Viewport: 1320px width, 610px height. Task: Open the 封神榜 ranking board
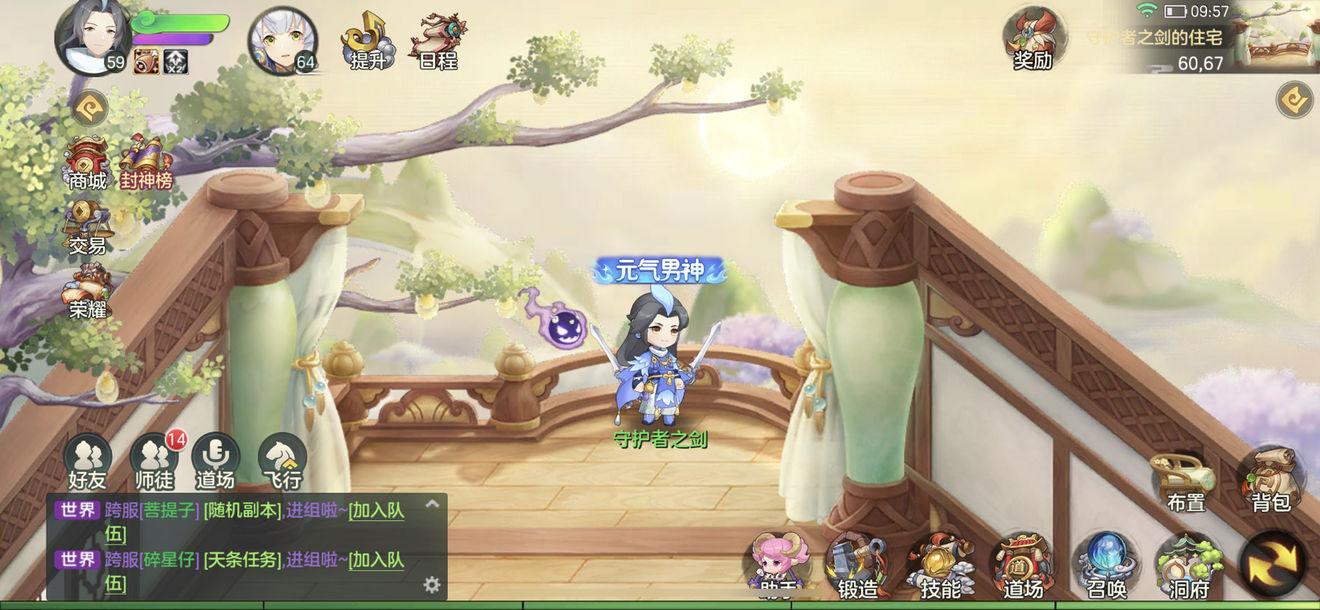(x=146, y=165)
